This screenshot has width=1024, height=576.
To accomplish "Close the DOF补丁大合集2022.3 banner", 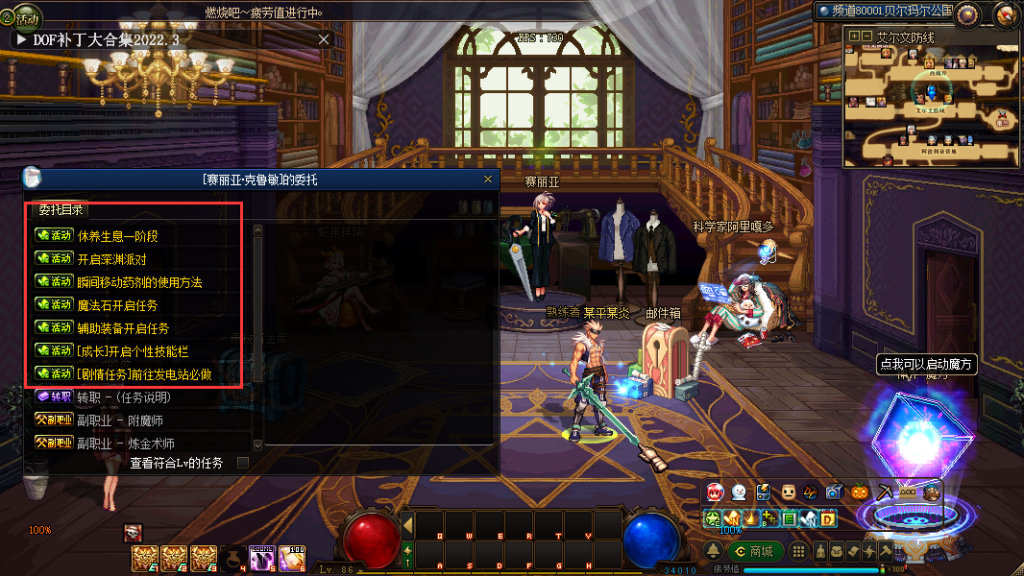I will (x=323, y=39).
